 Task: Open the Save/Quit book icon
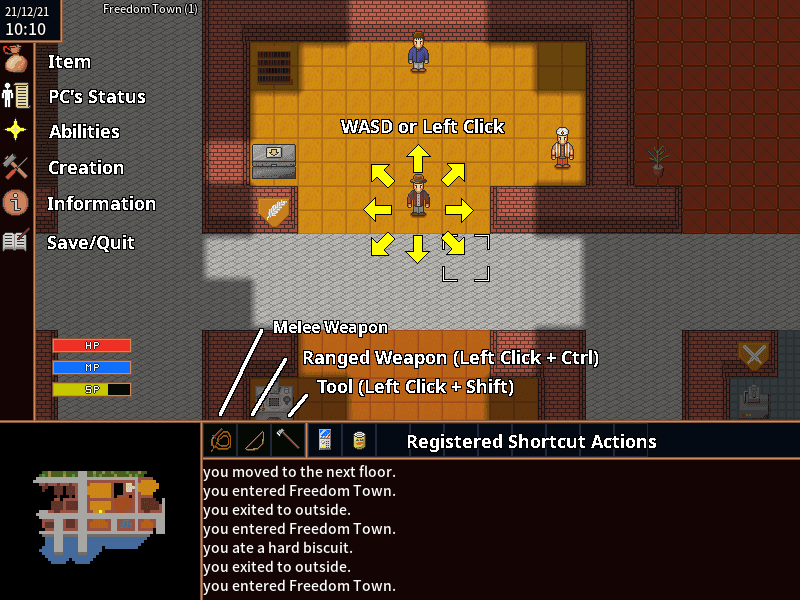[16, 241]
